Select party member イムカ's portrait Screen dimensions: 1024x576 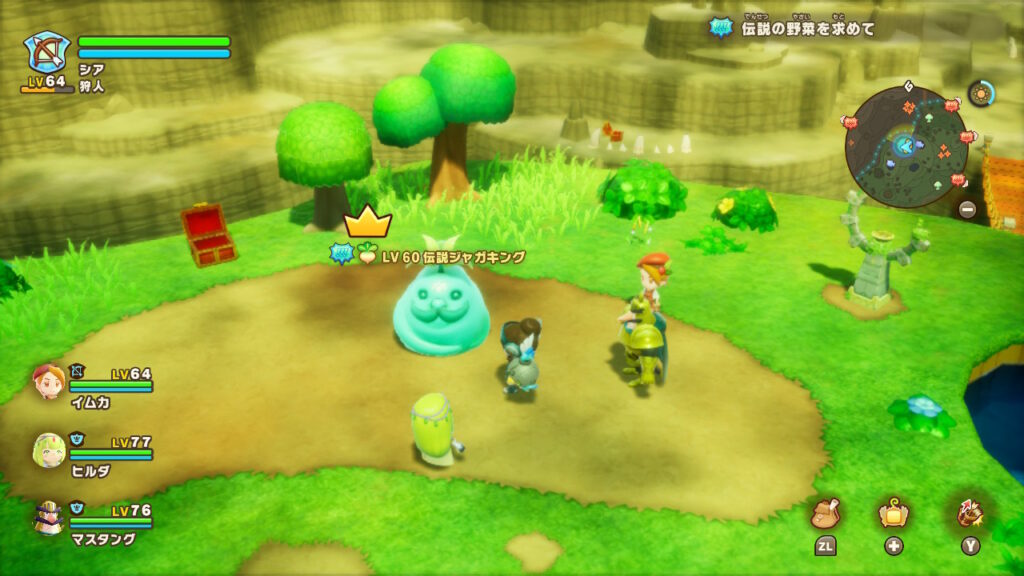coord(47,382)
